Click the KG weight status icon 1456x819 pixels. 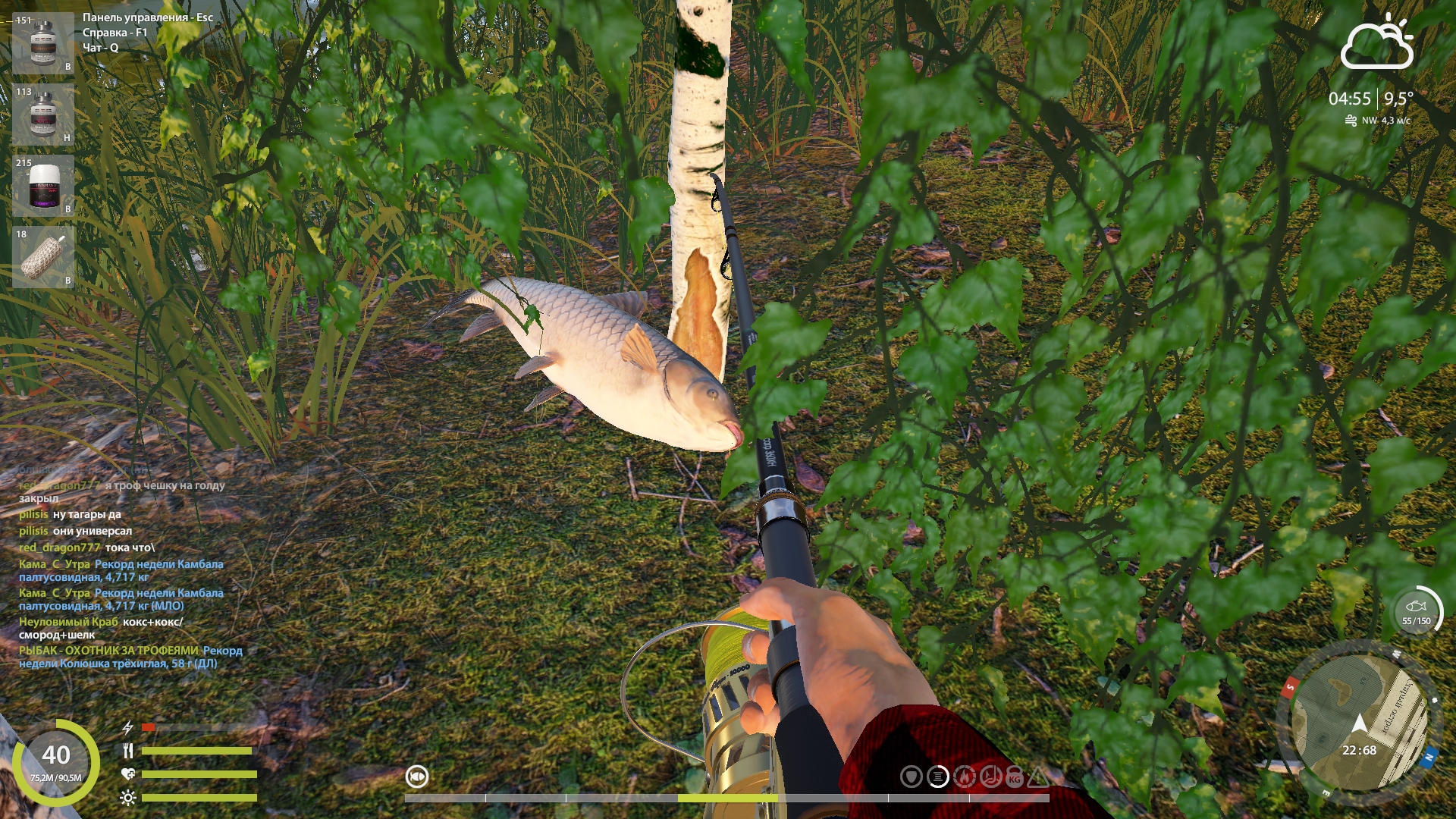pyautogui.click(x=1015, y=777)
